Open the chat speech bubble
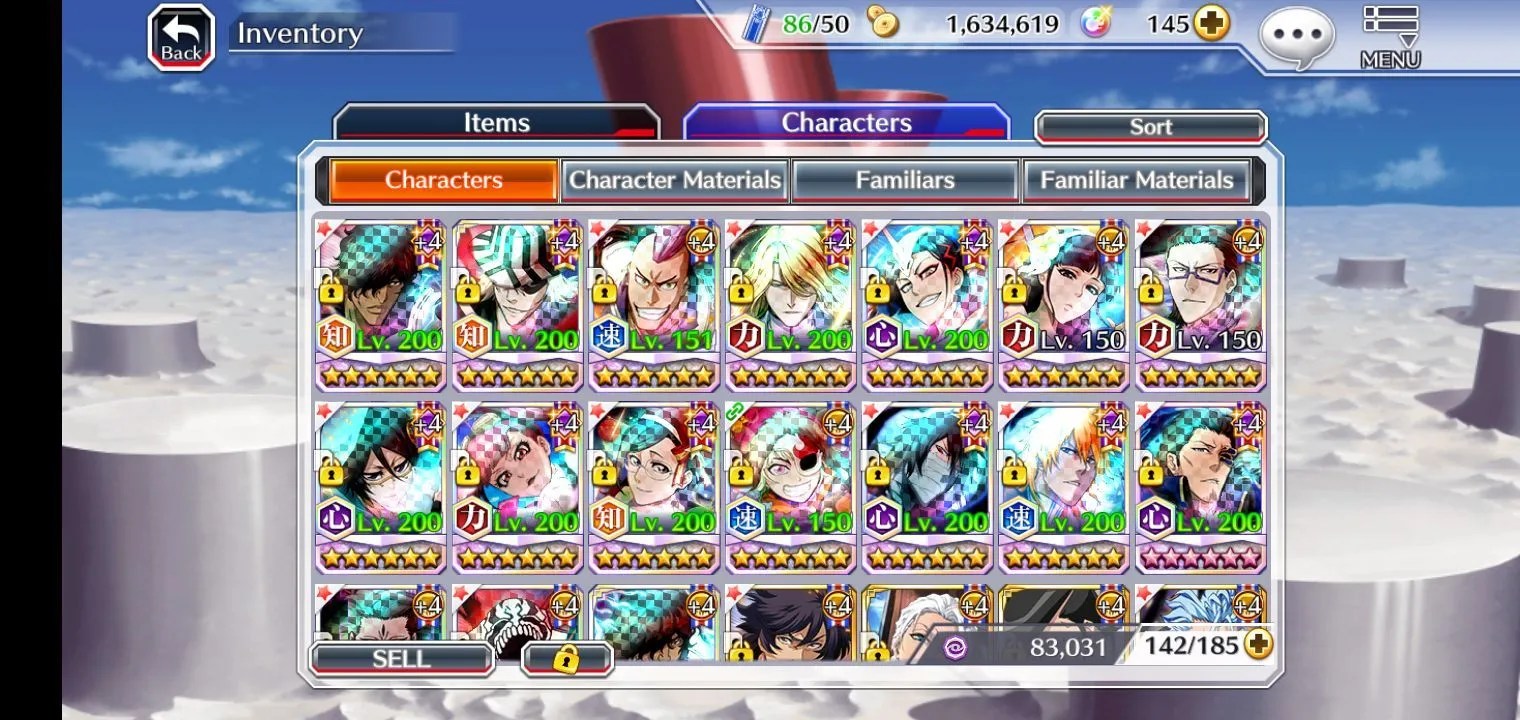Image resolution: width=1520 pixels, height=720 pixels. pyautogui.click(x=1297, y=38)
